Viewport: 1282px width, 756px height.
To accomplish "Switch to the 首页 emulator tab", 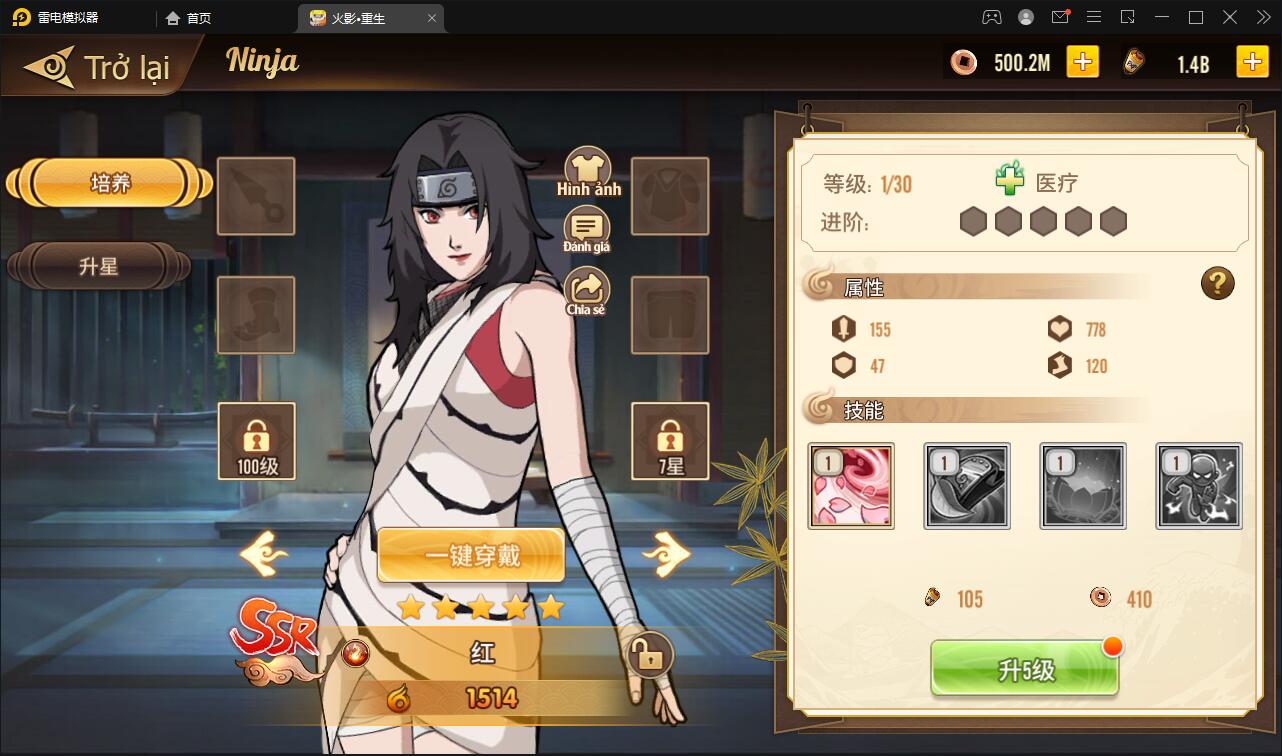I will (x=189, y=17).
